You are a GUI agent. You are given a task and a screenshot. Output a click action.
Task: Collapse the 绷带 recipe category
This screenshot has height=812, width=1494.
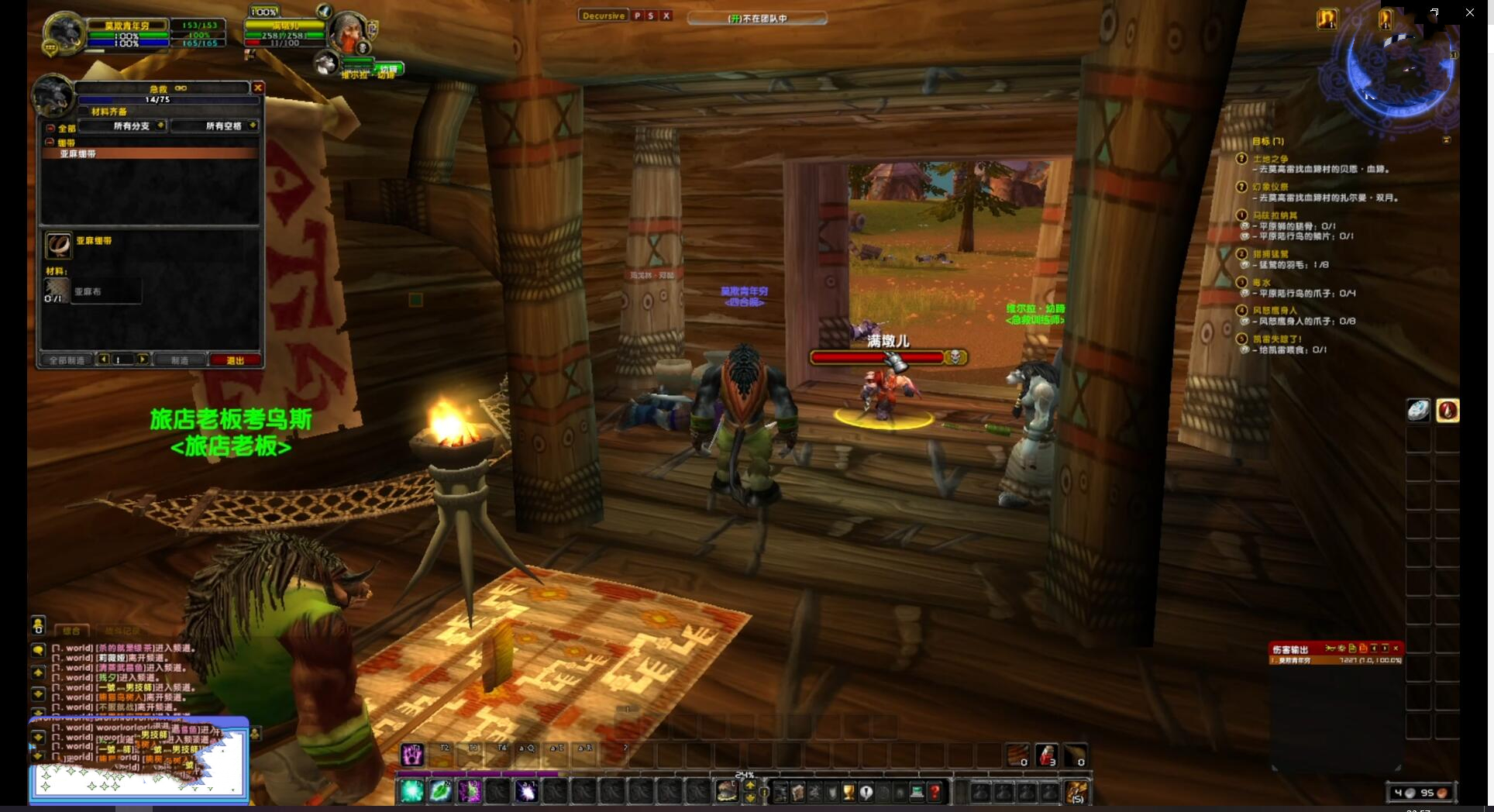50,143
